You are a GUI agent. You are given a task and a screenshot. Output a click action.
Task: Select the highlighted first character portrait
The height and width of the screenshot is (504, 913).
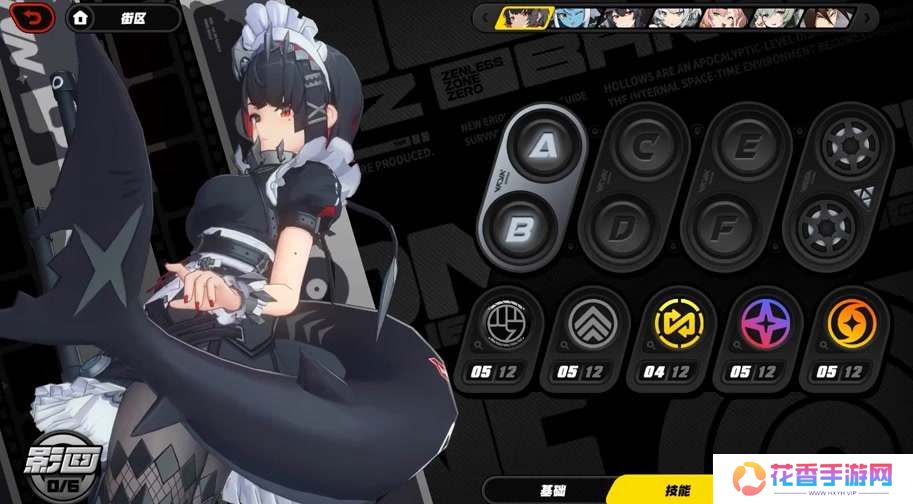click(x=526, y=16)
